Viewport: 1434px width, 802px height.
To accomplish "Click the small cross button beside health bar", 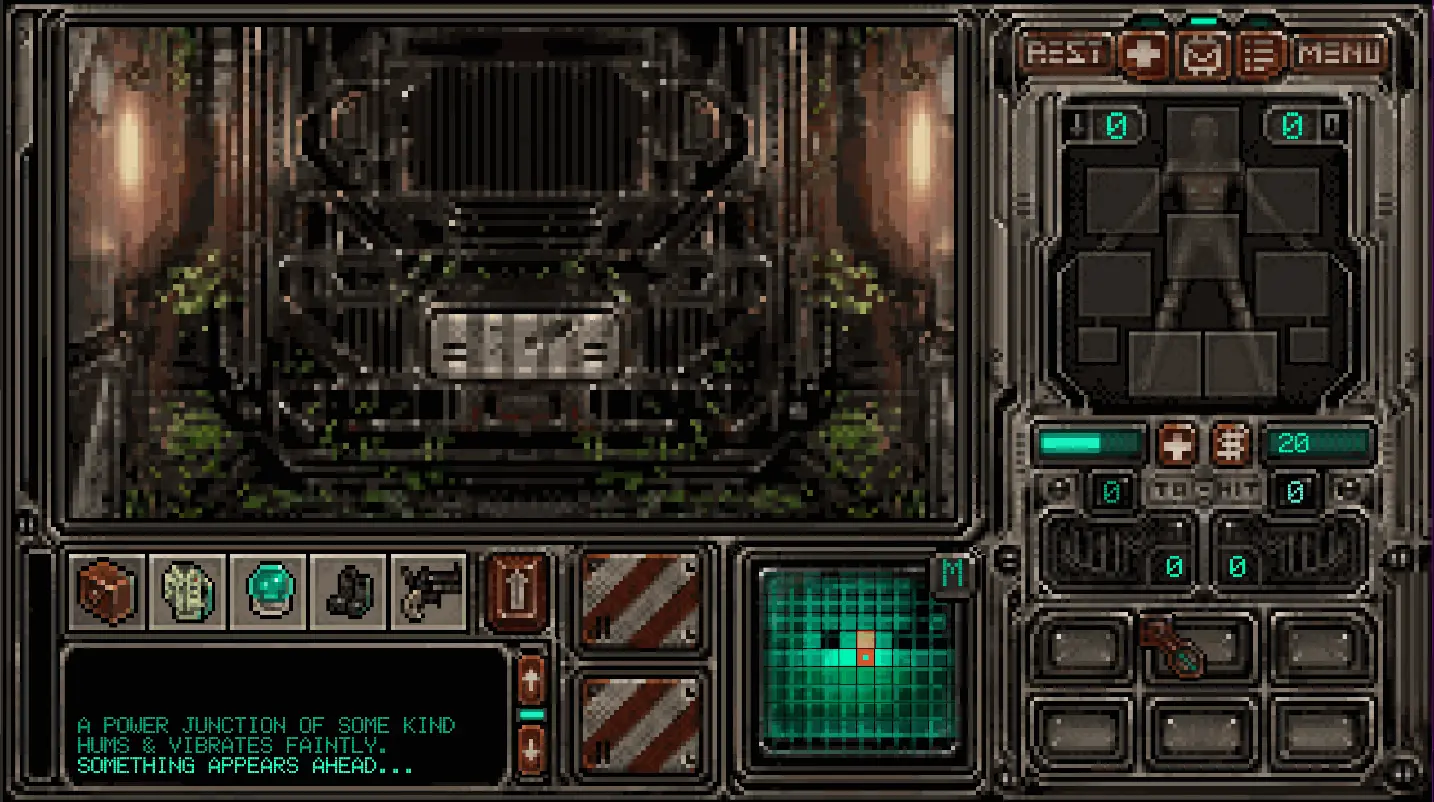I will [1178, 444].
